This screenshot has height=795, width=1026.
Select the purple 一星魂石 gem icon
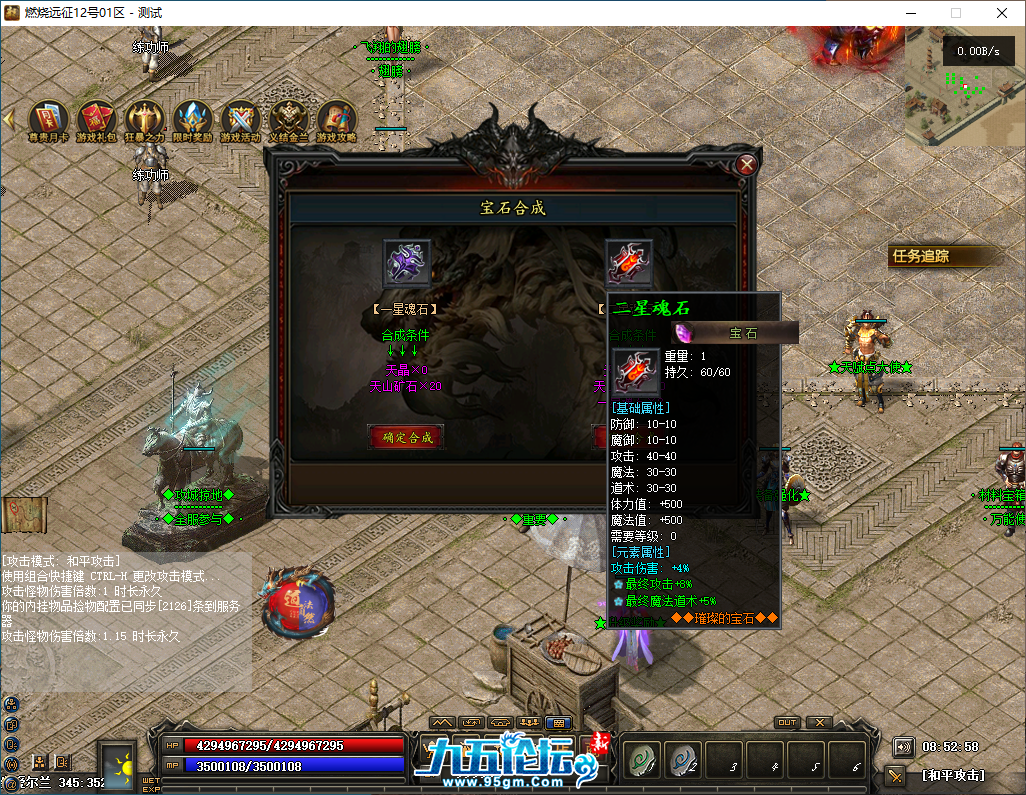[407, 264]
